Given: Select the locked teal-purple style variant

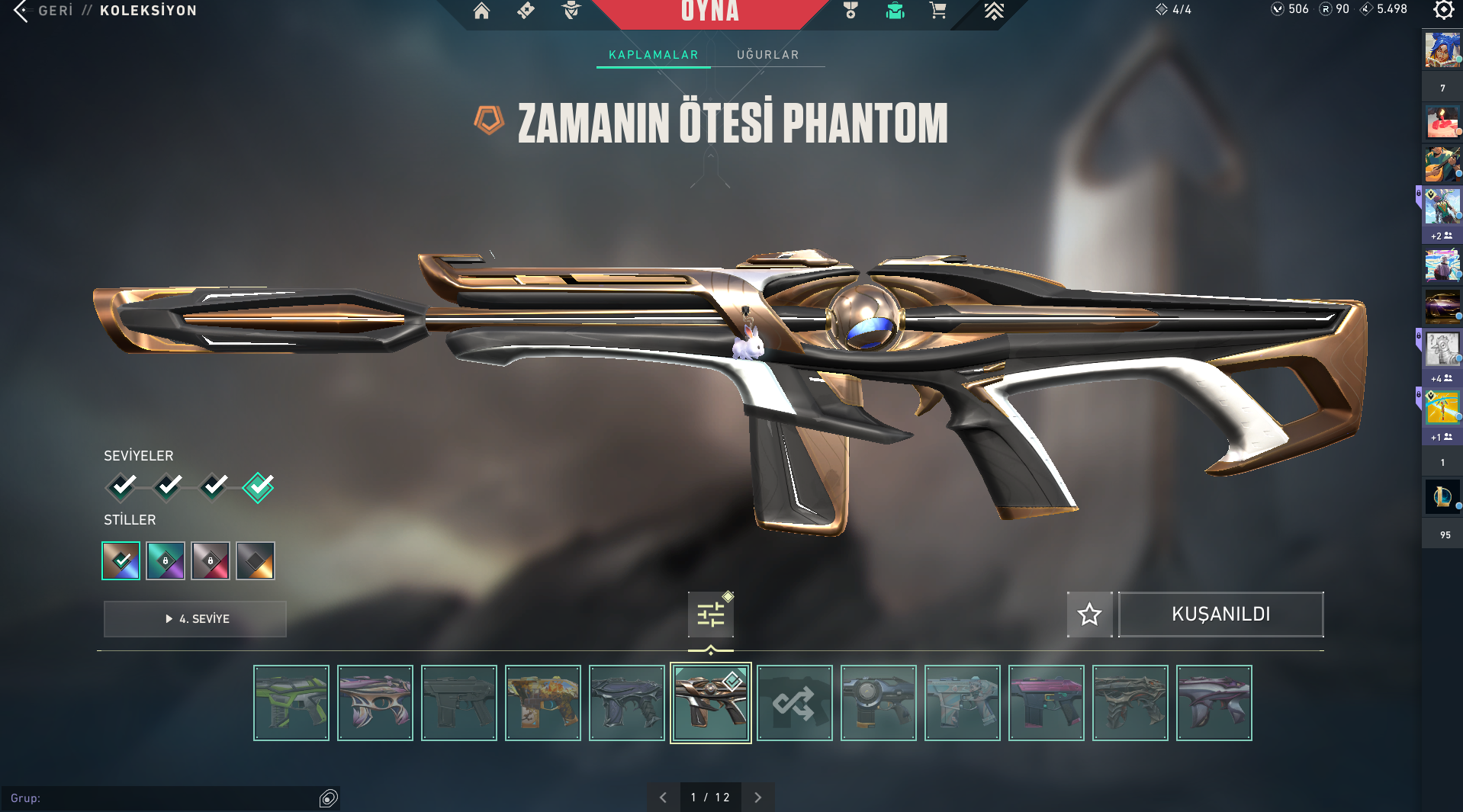Looking at the screenshot, I should pos(166,561).
